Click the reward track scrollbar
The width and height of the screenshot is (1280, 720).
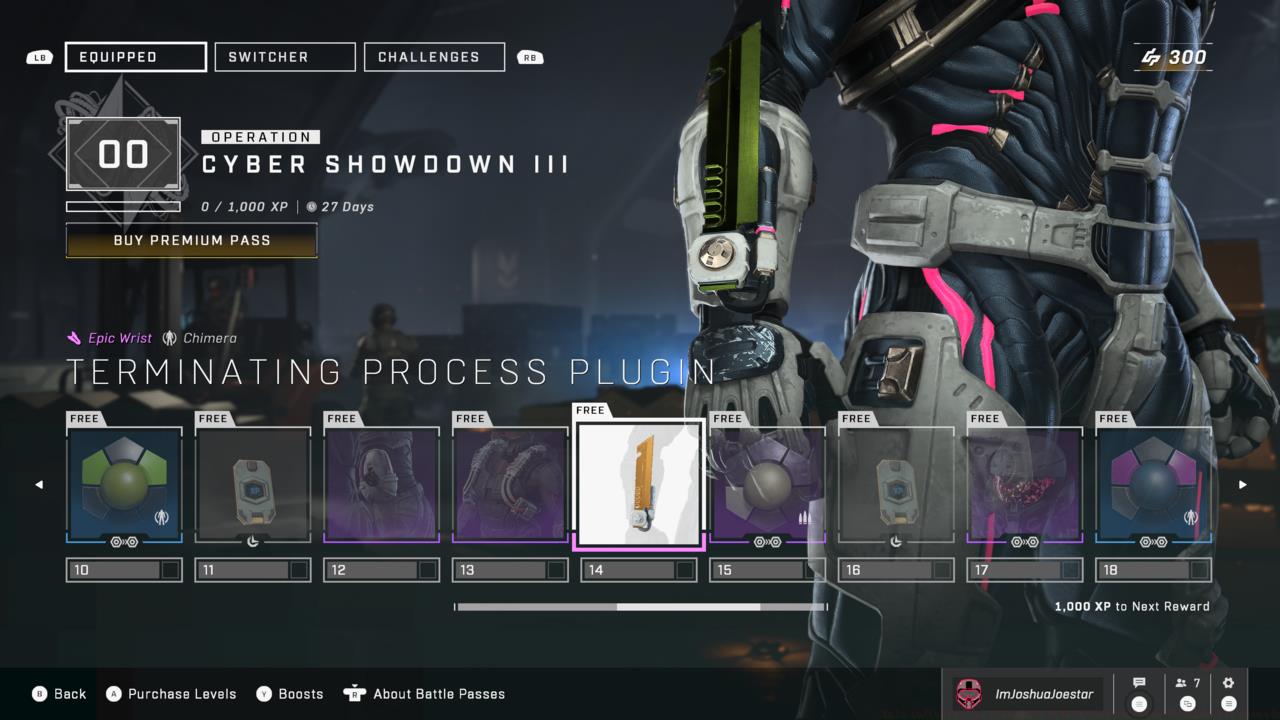(x=640, y=607)
